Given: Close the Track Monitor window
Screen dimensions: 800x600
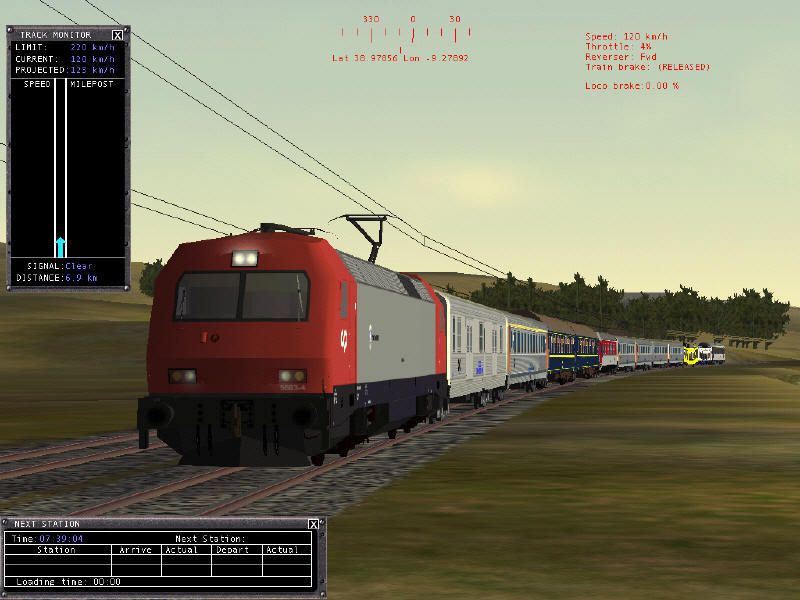Looking at the screenshot, I should pos(118,35).
